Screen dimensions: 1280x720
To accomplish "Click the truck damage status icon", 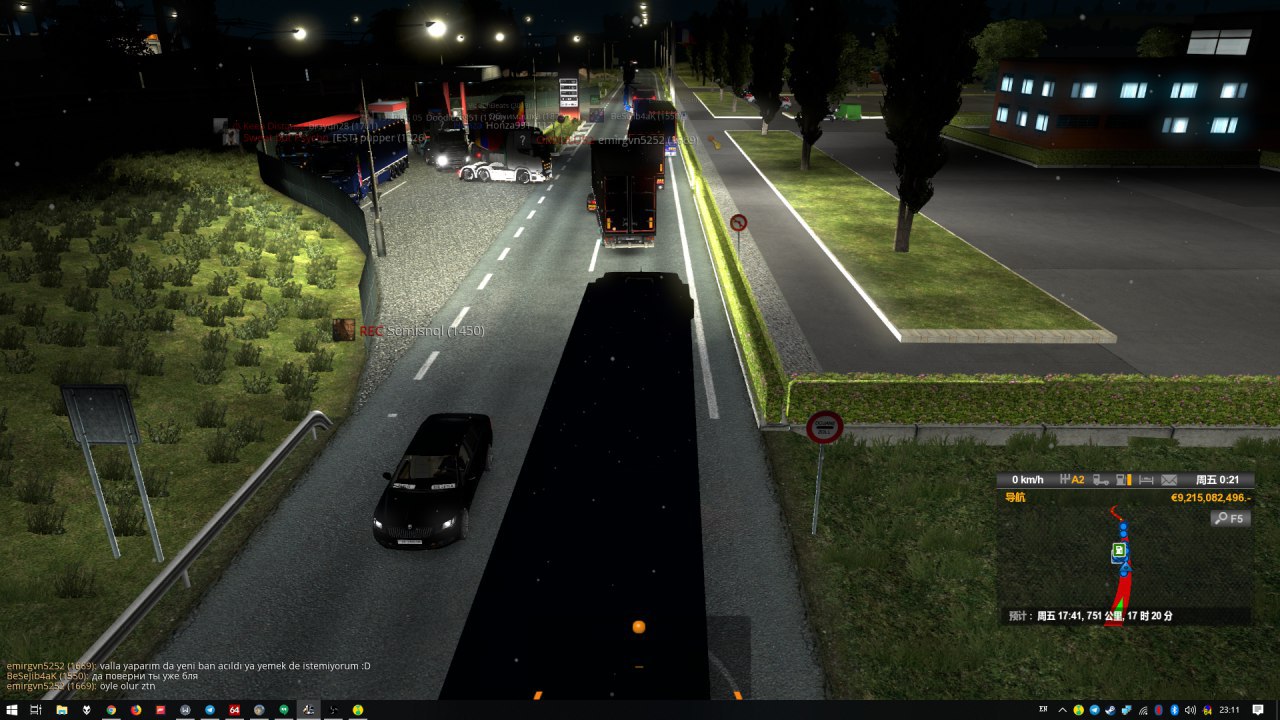I will click(x=1100, y=480).
